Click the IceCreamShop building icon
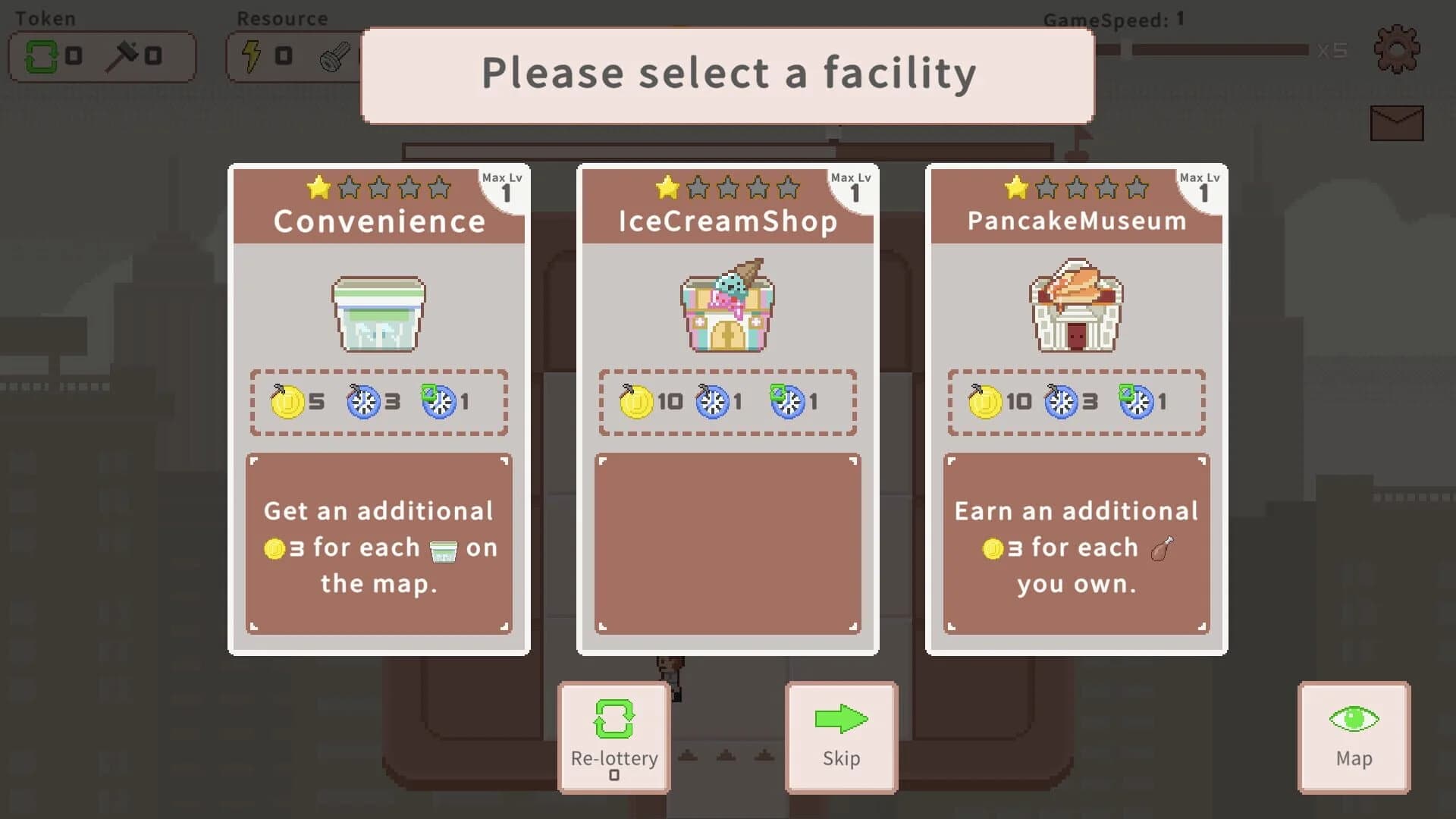The width and height of the screenshot is (1456, 819). coord(726,307)
